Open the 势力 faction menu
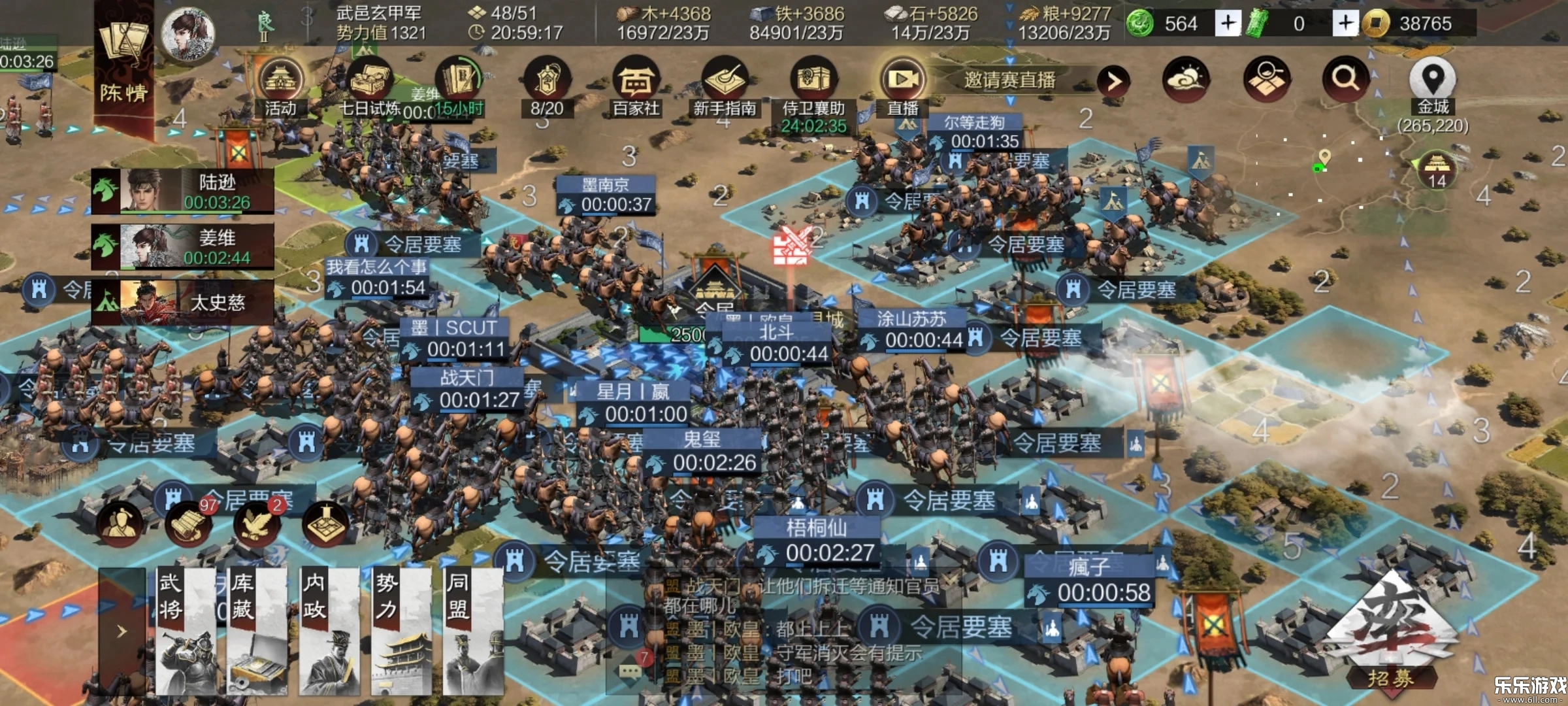 pos(400,631)
